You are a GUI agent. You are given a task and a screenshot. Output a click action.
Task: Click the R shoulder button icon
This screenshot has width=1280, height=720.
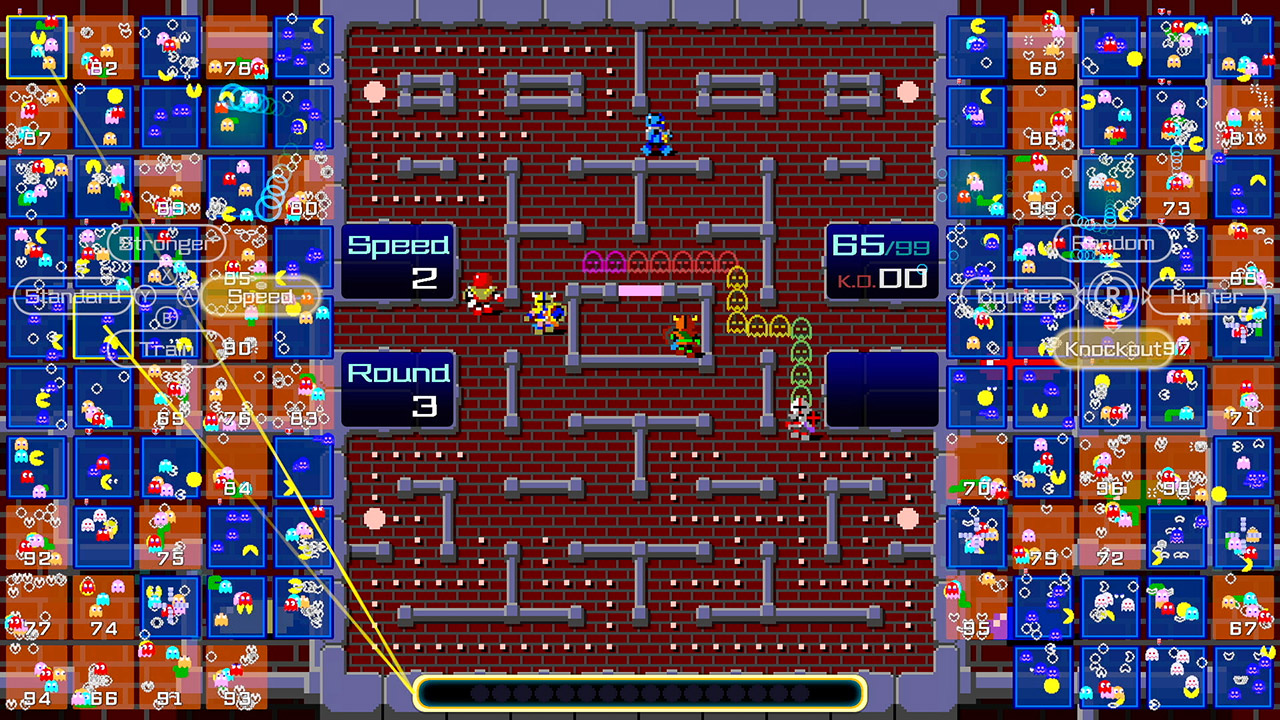1115,293
